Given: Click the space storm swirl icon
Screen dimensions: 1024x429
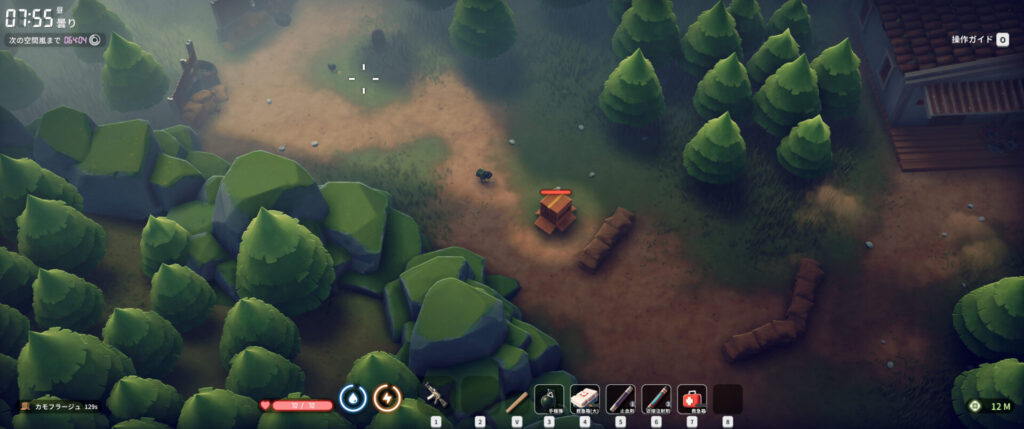Looking at the screenshot, I should click(x=96, y=40).
